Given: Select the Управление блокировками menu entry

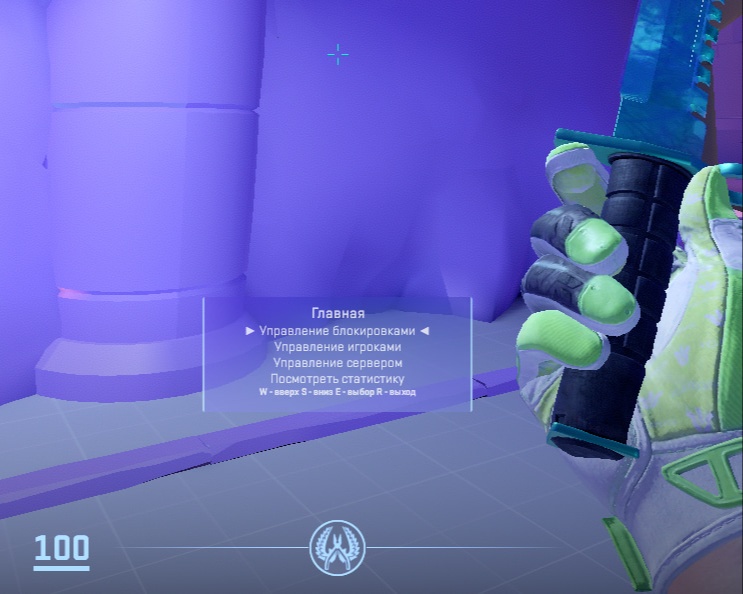Looking at the screenshot, I should pyautogui.click(x=337, y=330).
